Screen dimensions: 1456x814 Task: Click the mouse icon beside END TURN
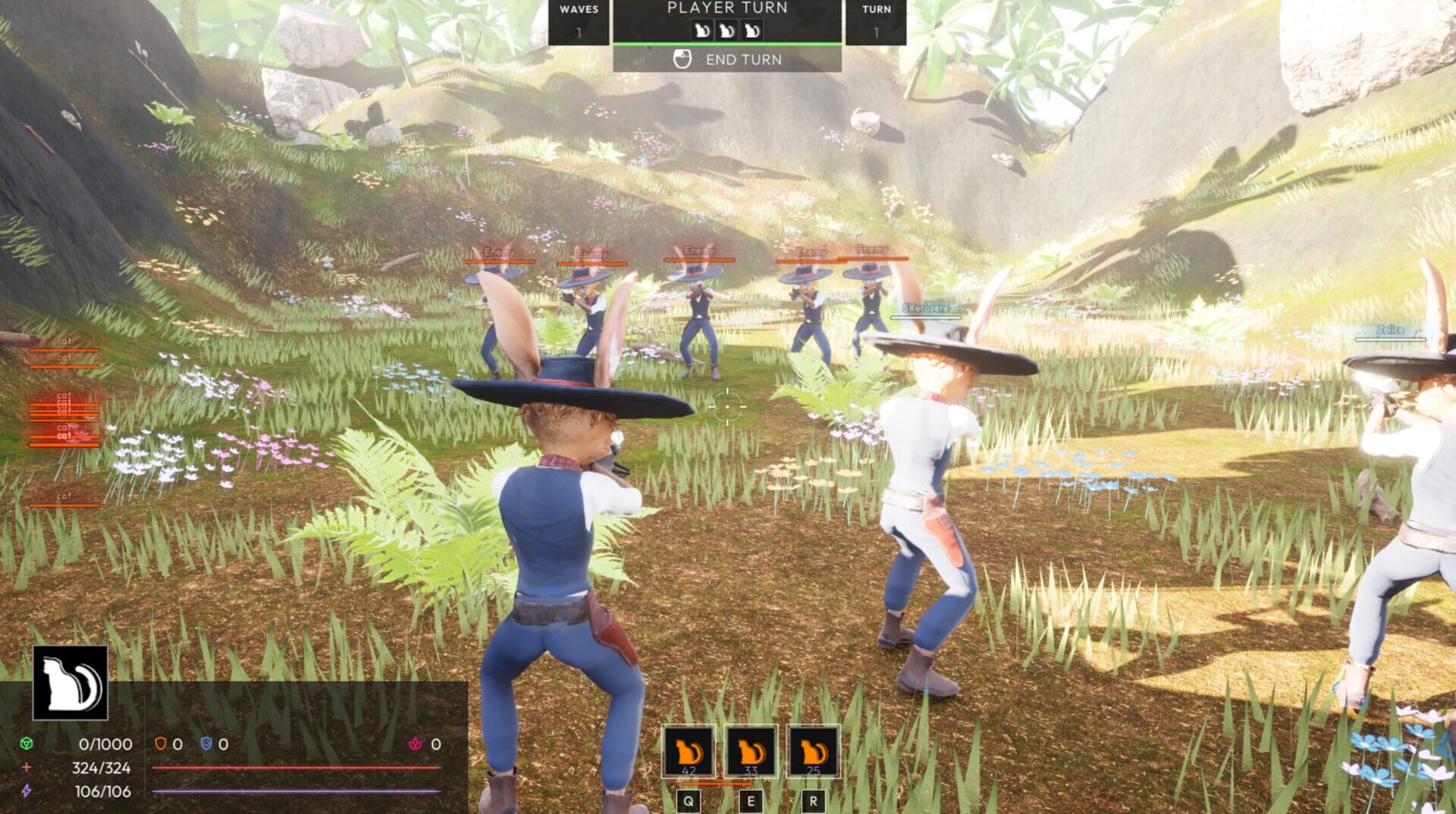pyautogui.click(x=682, y=59)
